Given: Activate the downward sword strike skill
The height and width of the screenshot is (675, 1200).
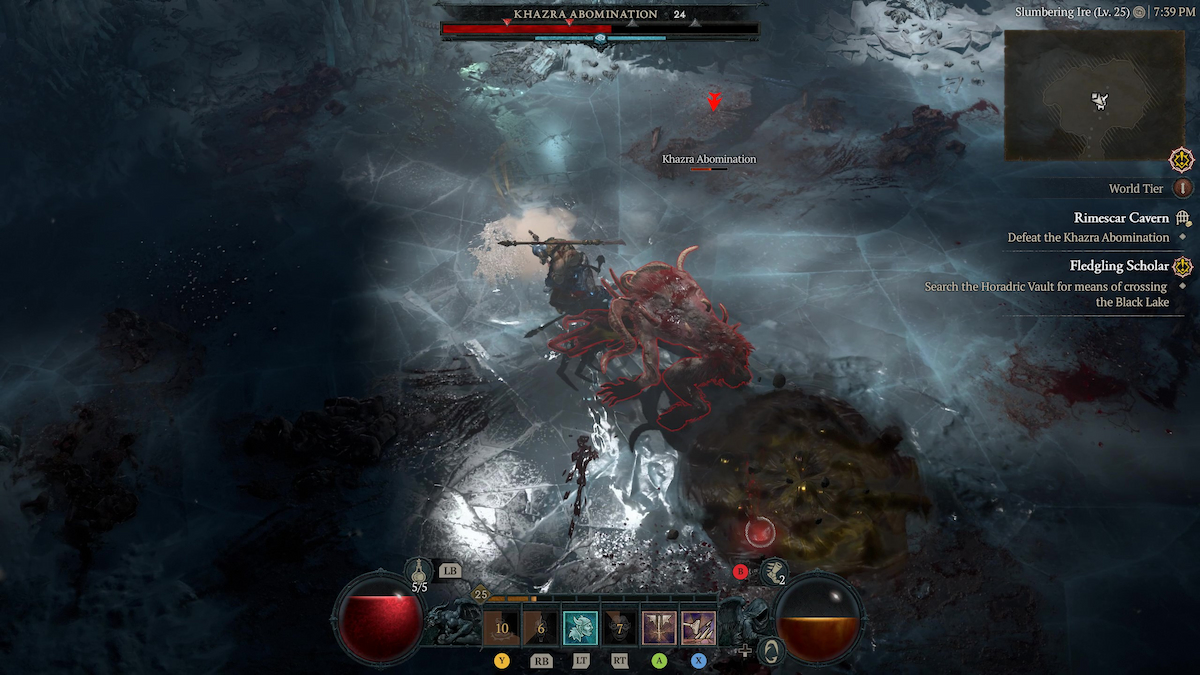Looking at the screenshot, I should (659, 628).
